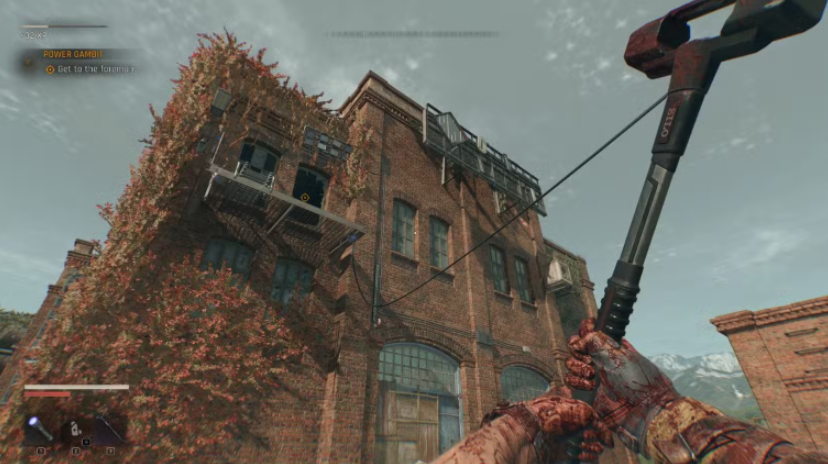Select the third quick slot tool
The image size is (828, 464).
[110, 429]
